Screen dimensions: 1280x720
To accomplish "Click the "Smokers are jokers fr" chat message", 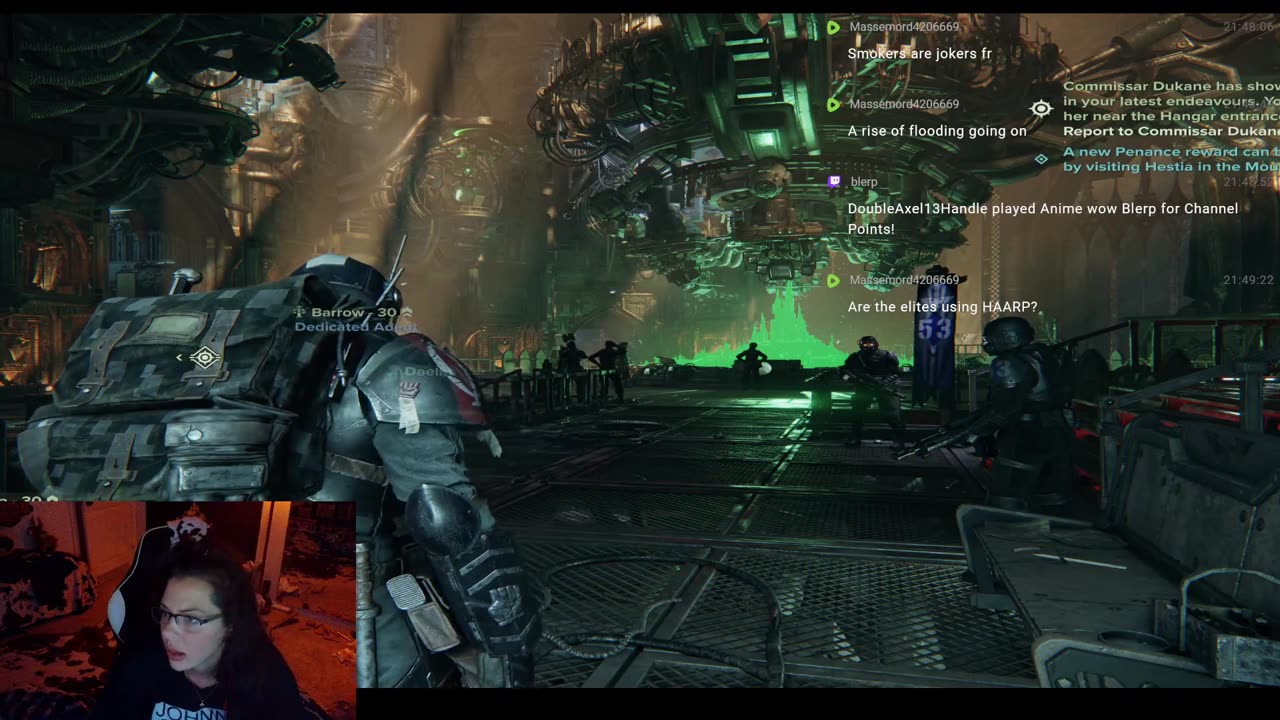I will point(919,54).
